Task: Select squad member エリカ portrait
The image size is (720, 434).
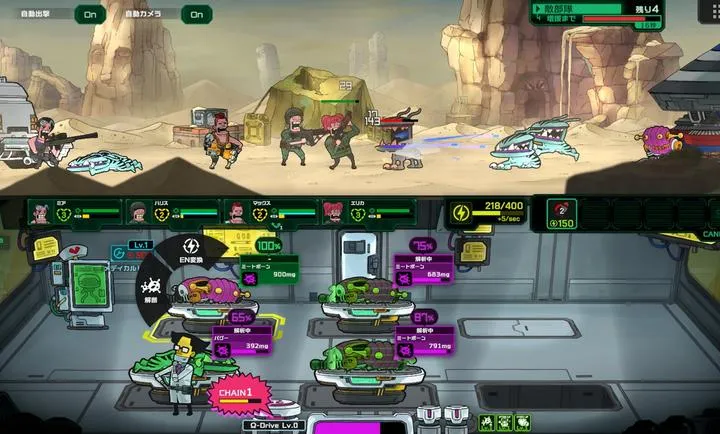Action: [332, 212]
